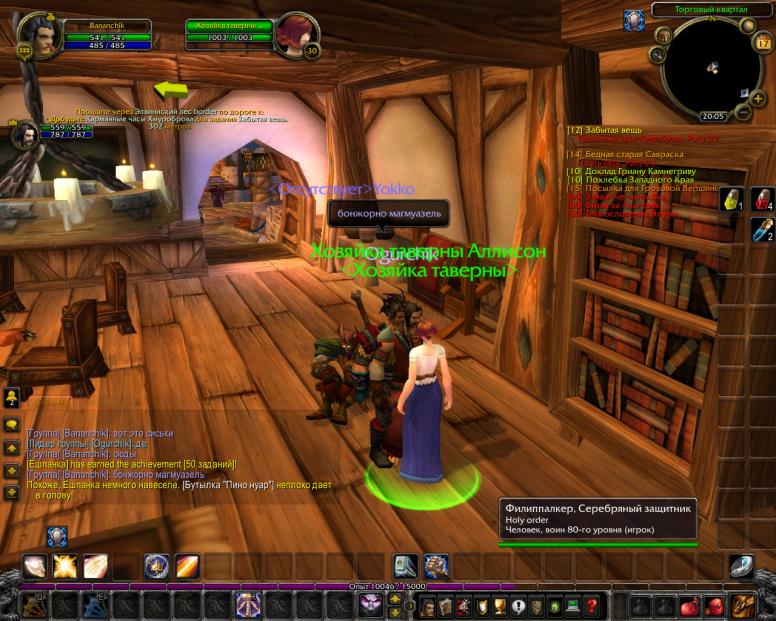Open the backpack at bar's right end
Viewport: 776px width, 621px height.
[x=741, y=605]
